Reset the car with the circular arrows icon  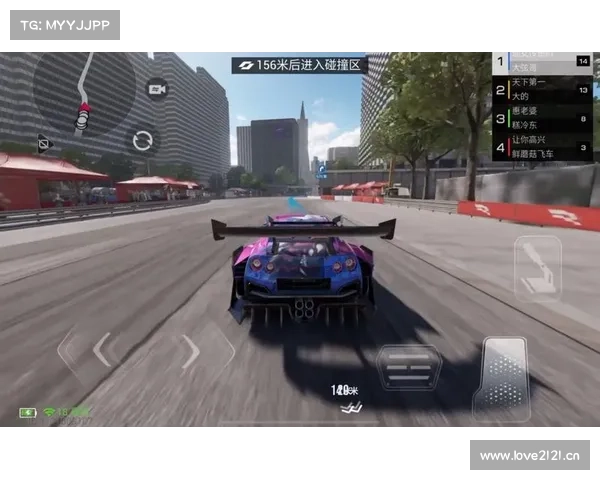coord(143,139)
